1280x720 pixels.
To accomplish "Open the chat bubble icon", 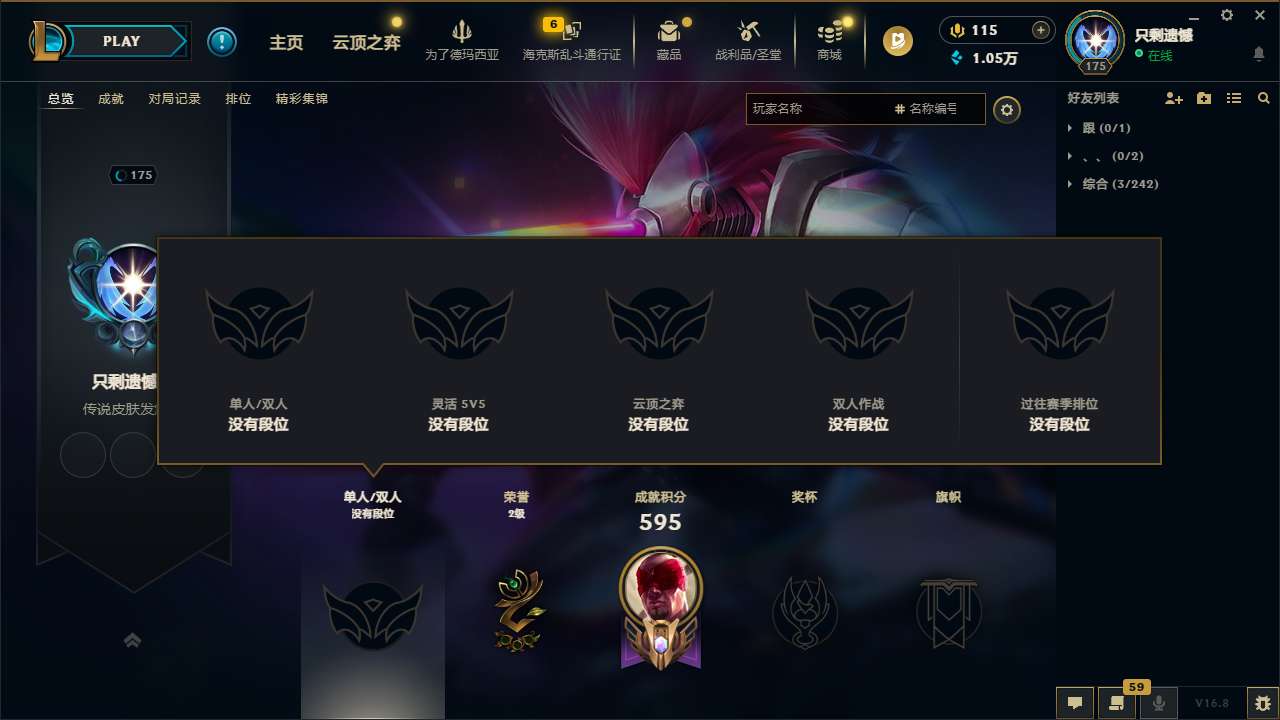I will point(1075,703).
